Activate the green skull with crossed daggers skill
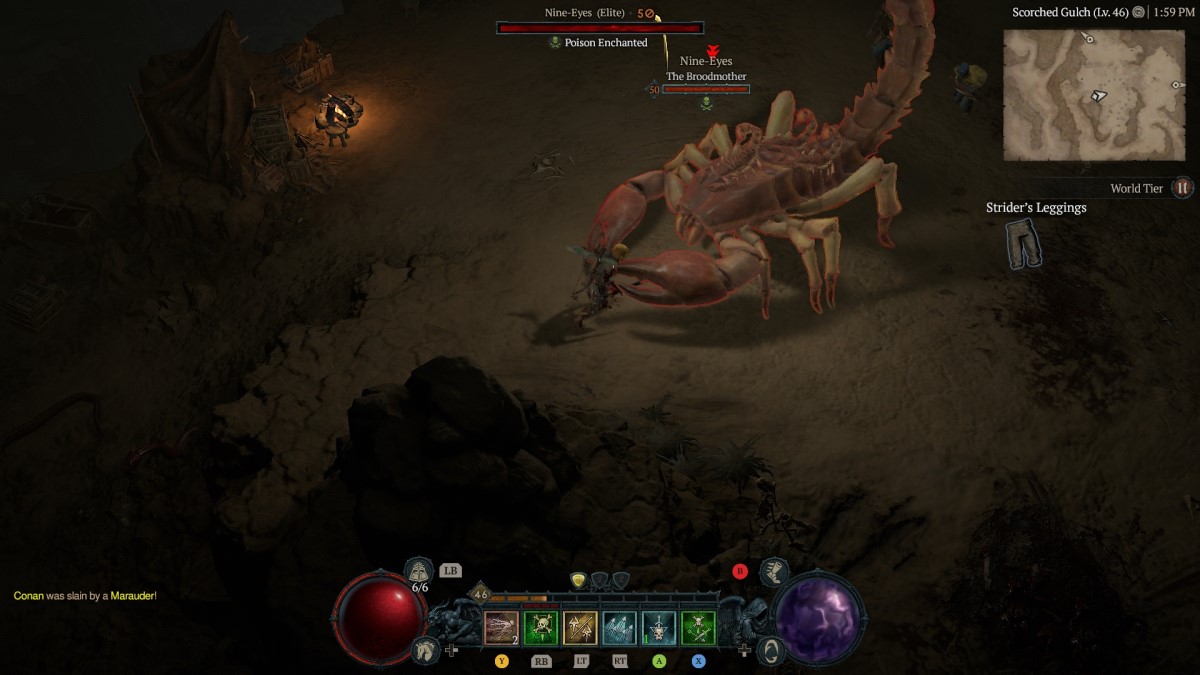1200x675 pixels. tap(698, 628)
